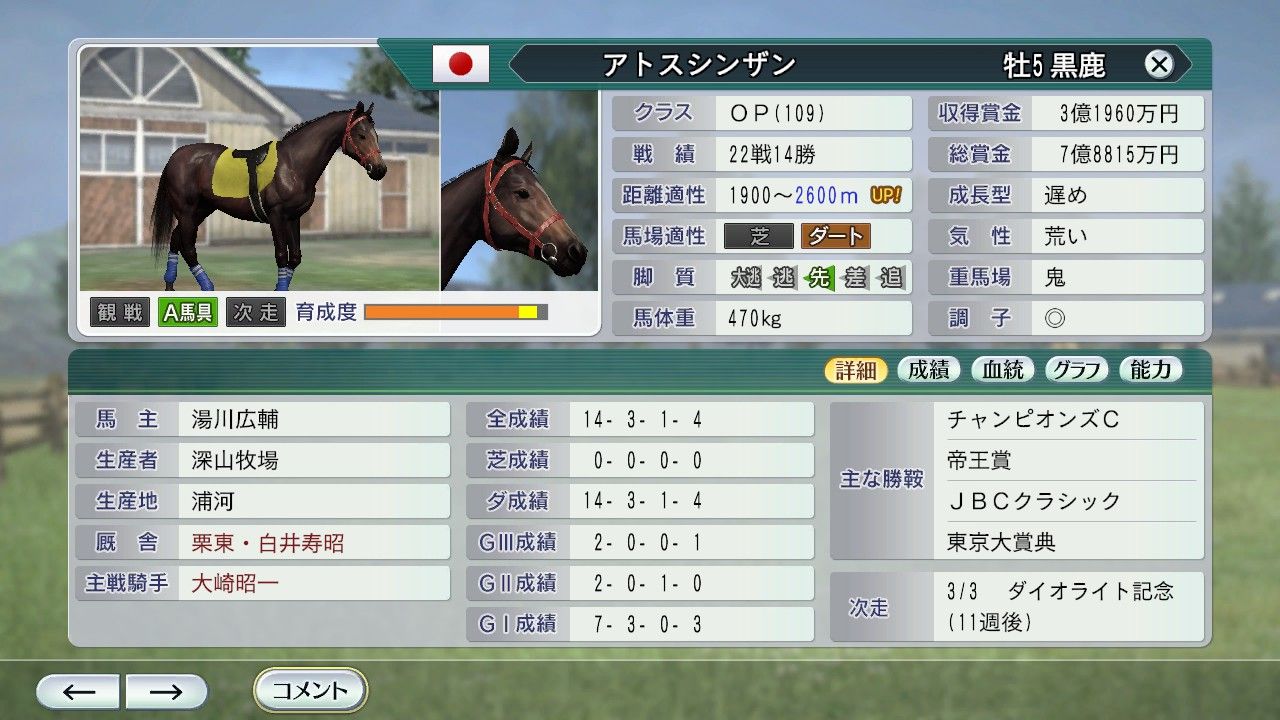
Task: Expand the 詳細 (details) section
Action: point(856,368)
